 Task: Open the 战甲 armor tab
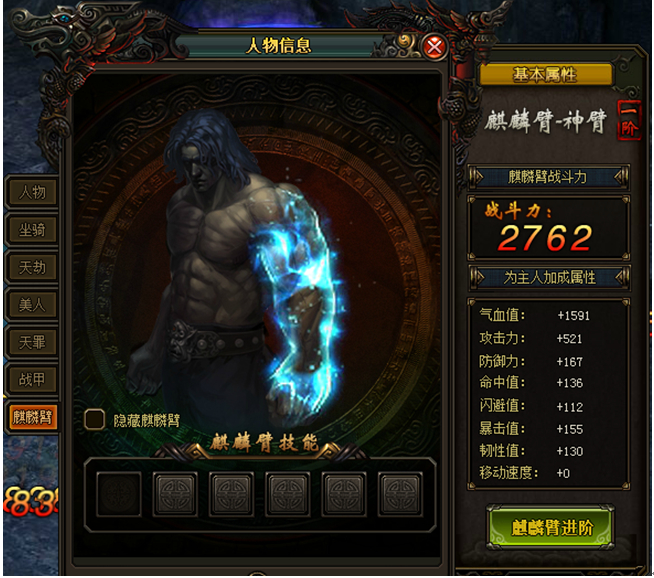[32, 380]
